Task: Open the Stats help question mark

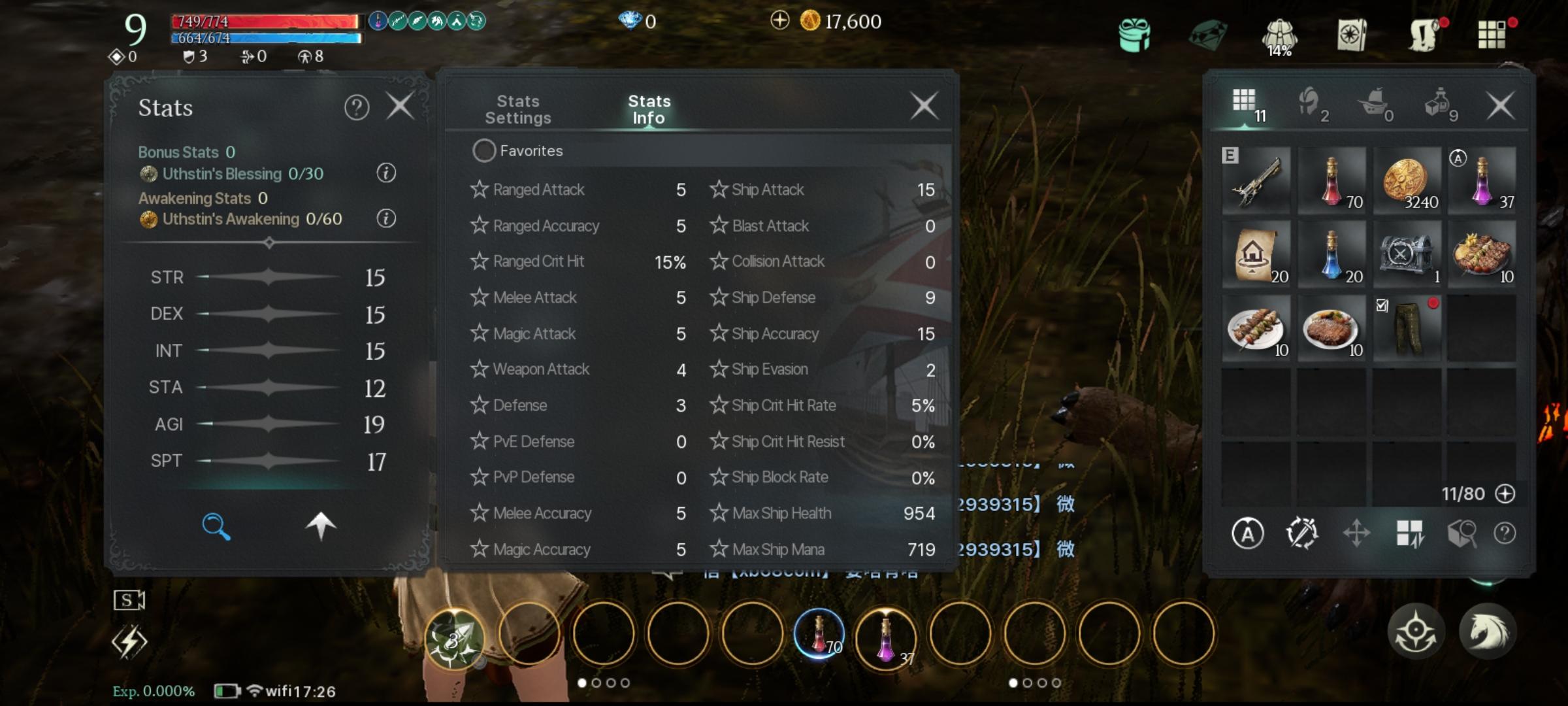Action: click(357, 107)
